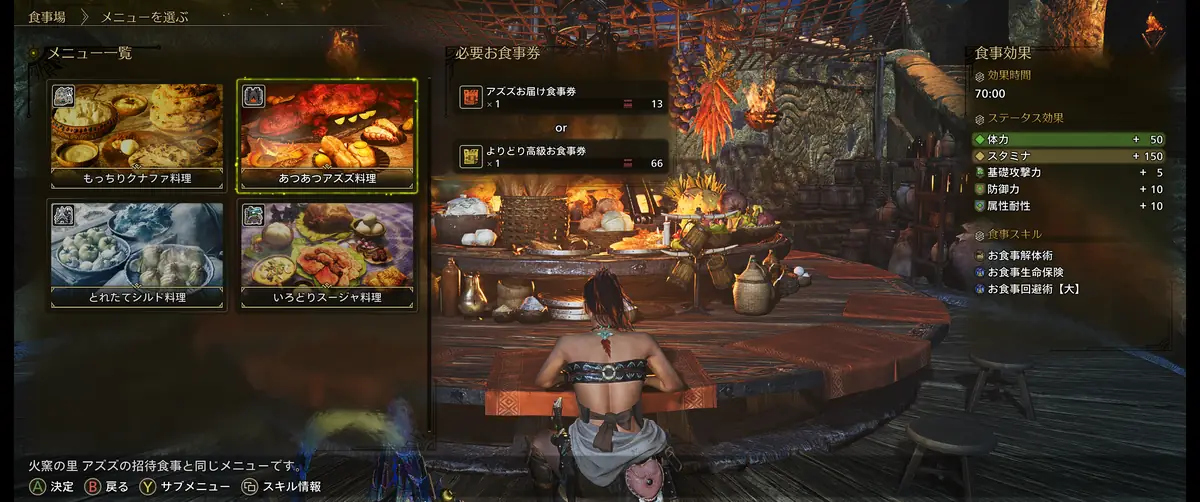Choose the あつあつアズズ料理 dish

tap(327, 135)
